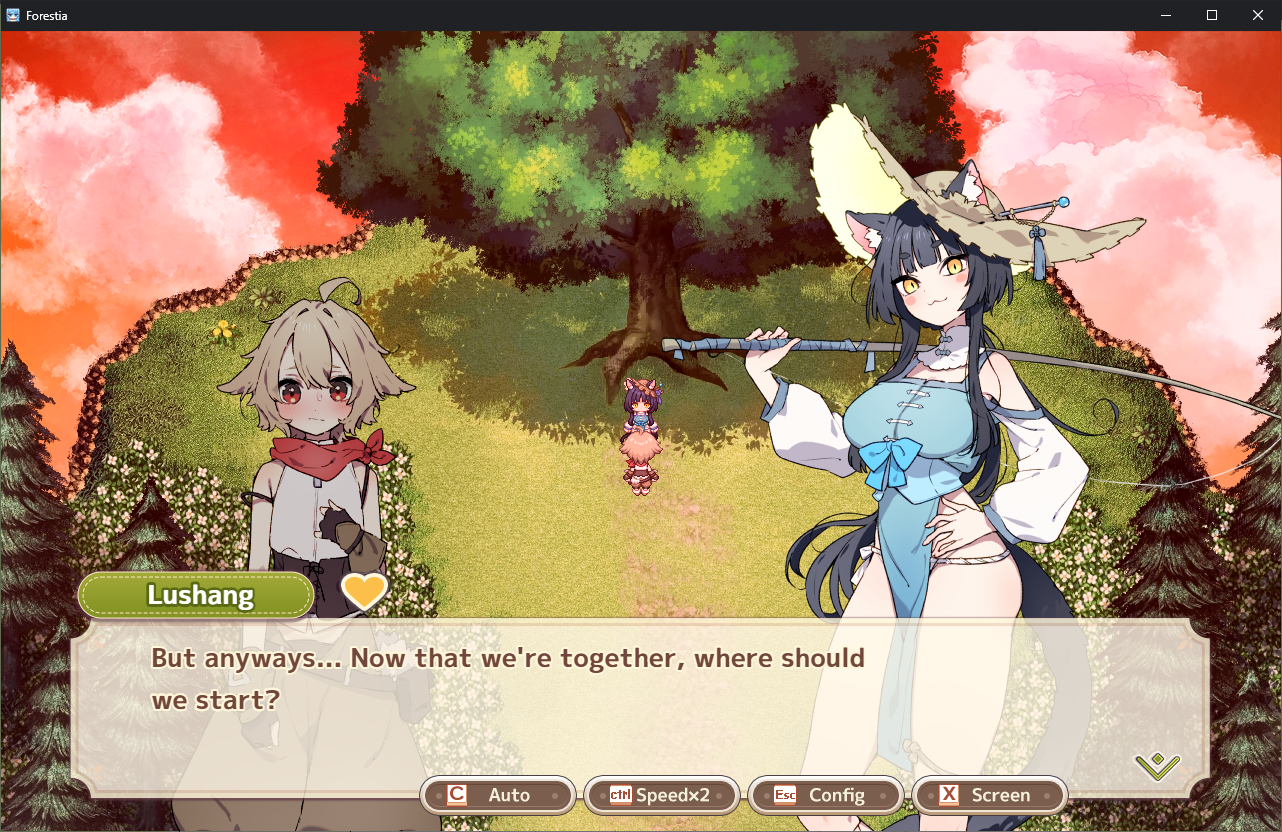Viewport: 1282px width, 832px height.
Task: Click the orange heart icon beside Lushang
Action: click(x=364, y=592)
